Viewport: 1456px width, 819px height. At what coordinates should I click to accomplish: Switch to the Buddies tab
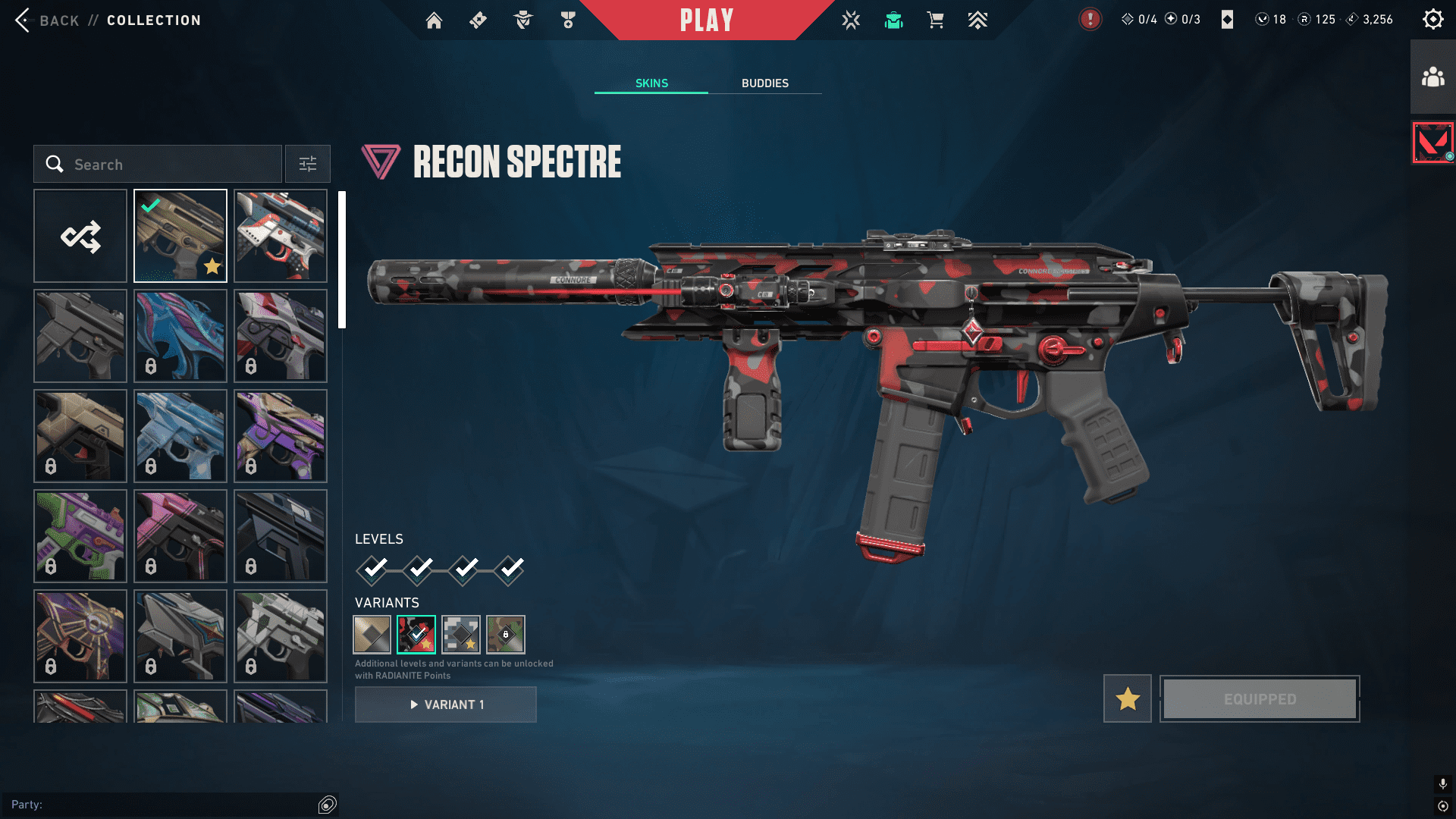764,83
